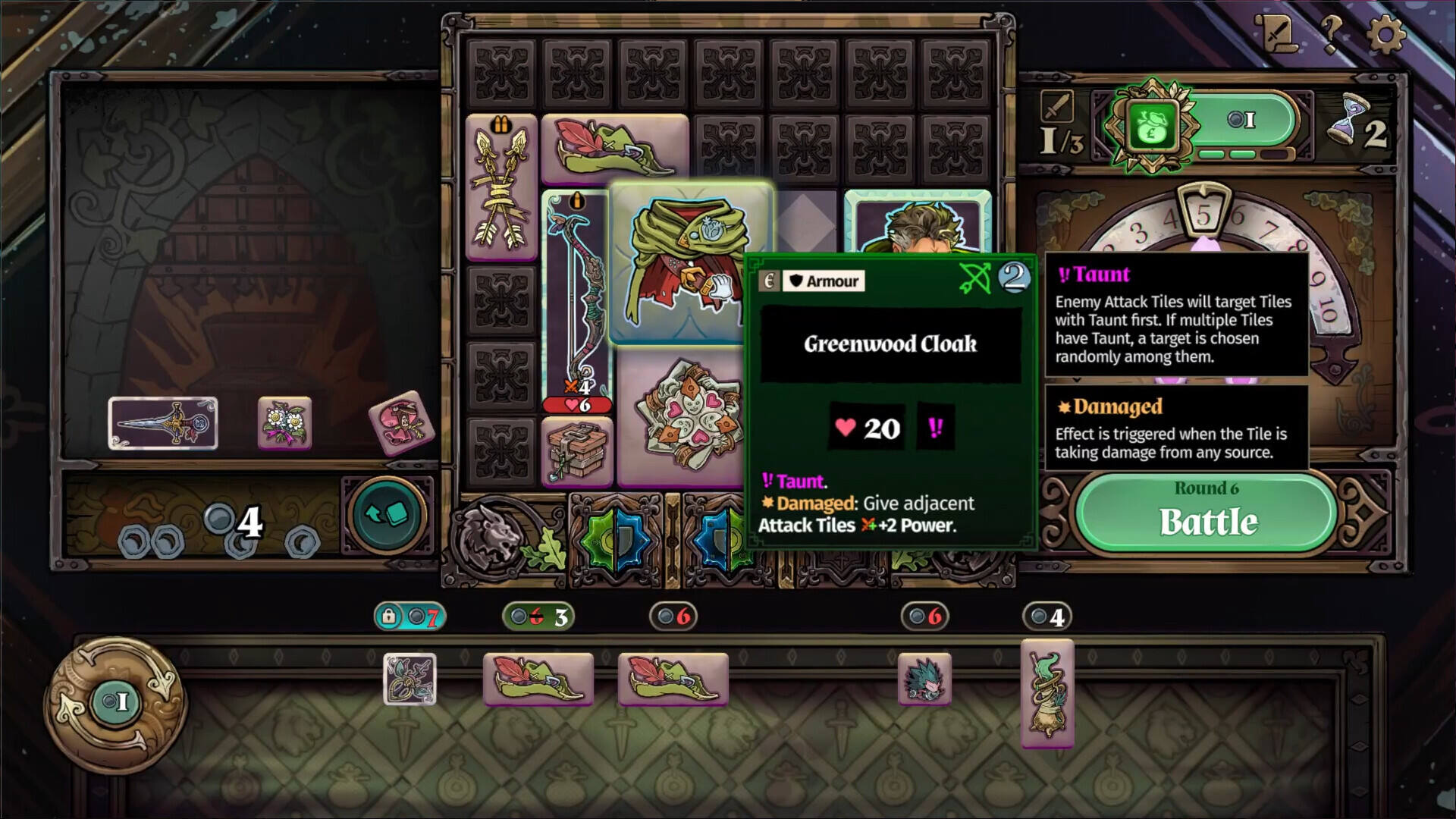Pick the dagger tile in storage

[162, 423]
